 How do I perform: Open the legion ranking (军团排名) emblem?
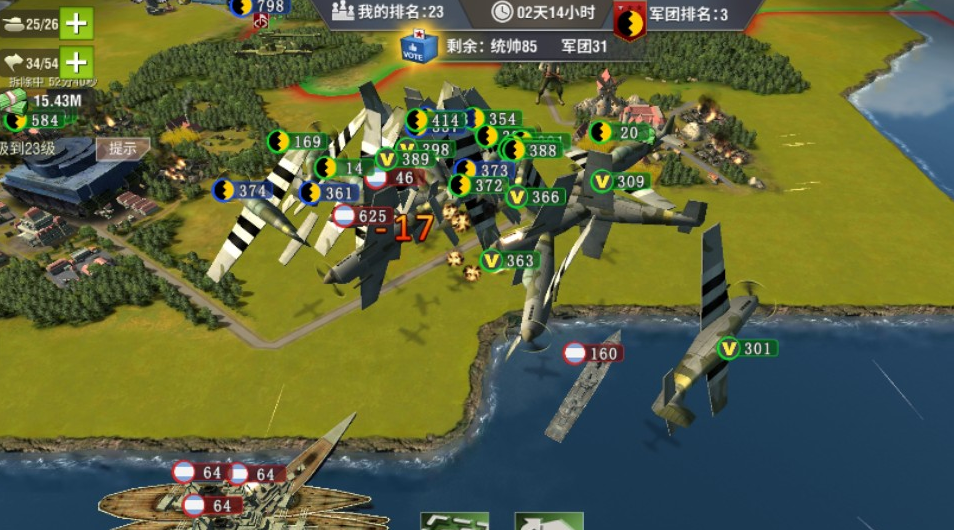click(x=629, y=20)
